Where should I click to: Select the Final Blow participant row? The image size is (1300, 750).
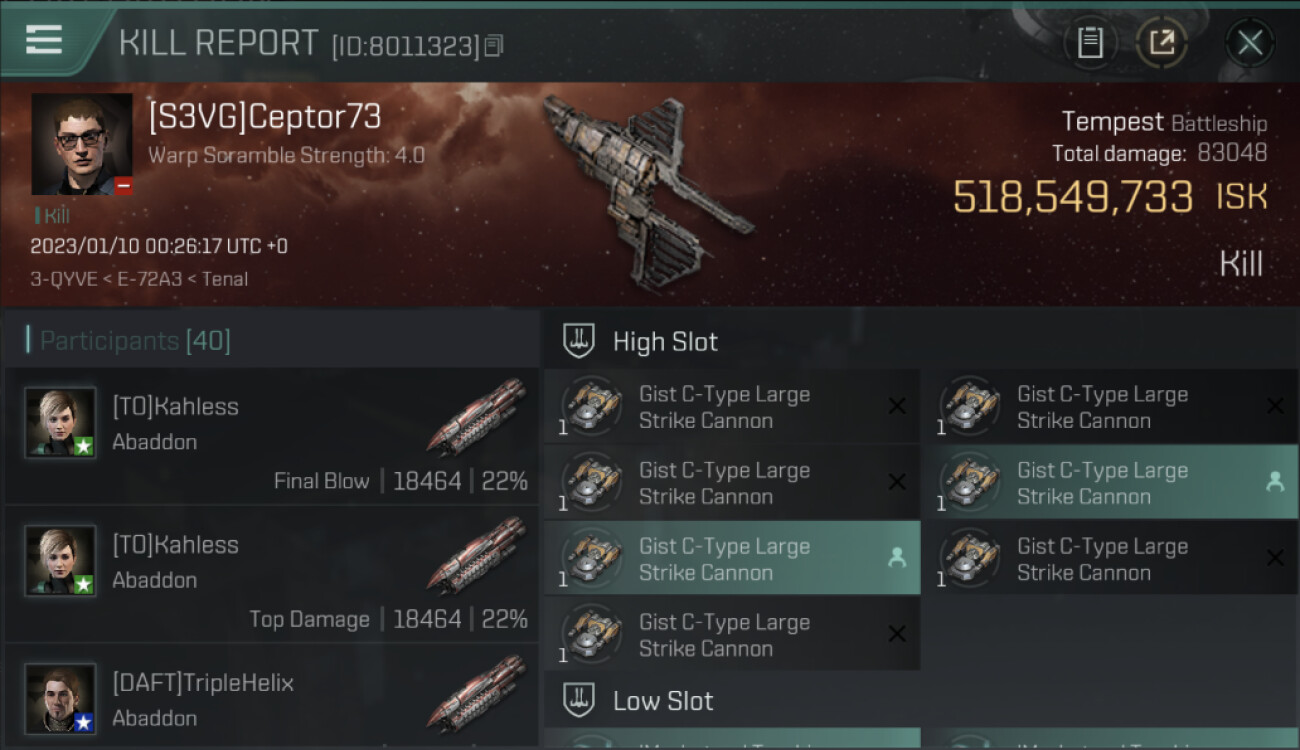pyautogui.click(x=272, y=437)
